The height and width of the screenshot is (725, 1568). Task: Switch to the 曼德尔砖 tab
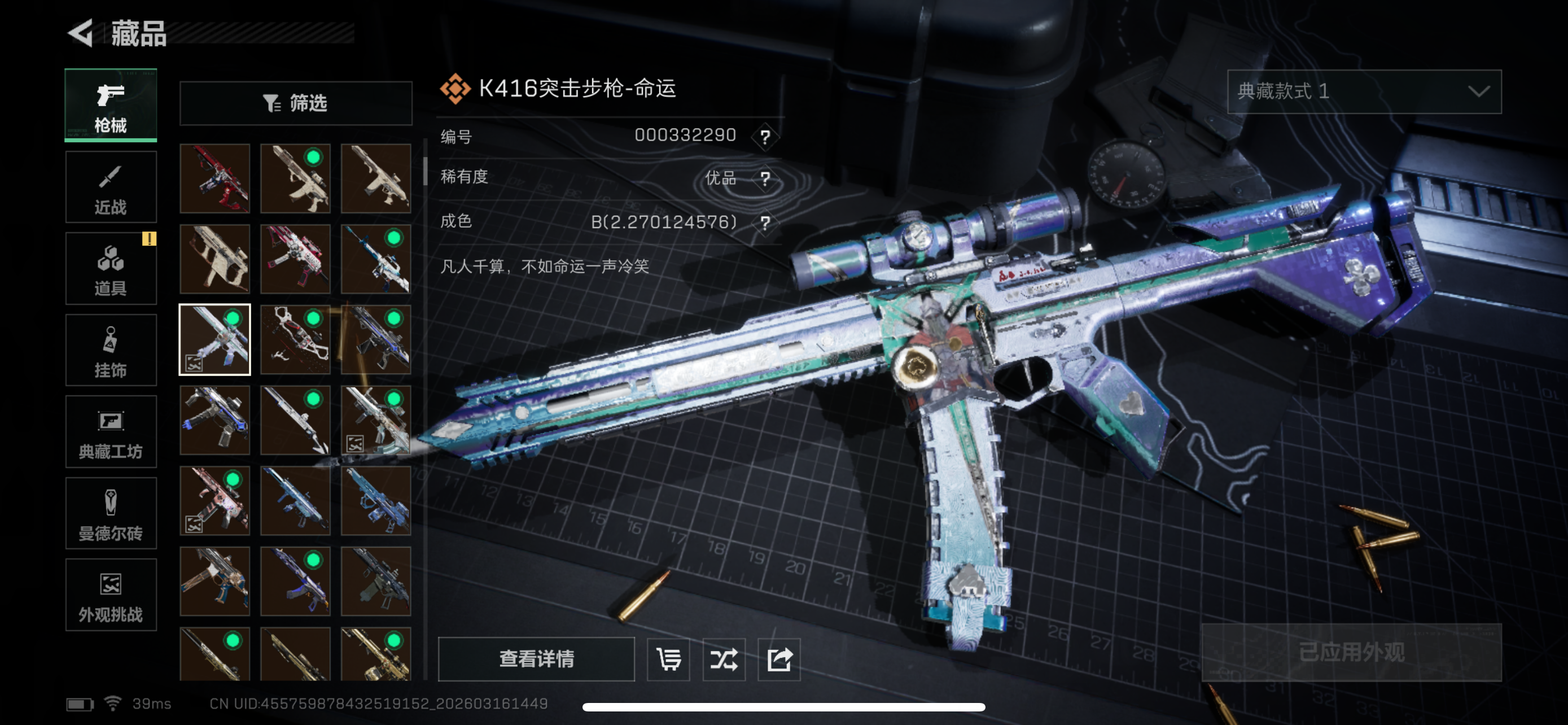coord(111,513)
